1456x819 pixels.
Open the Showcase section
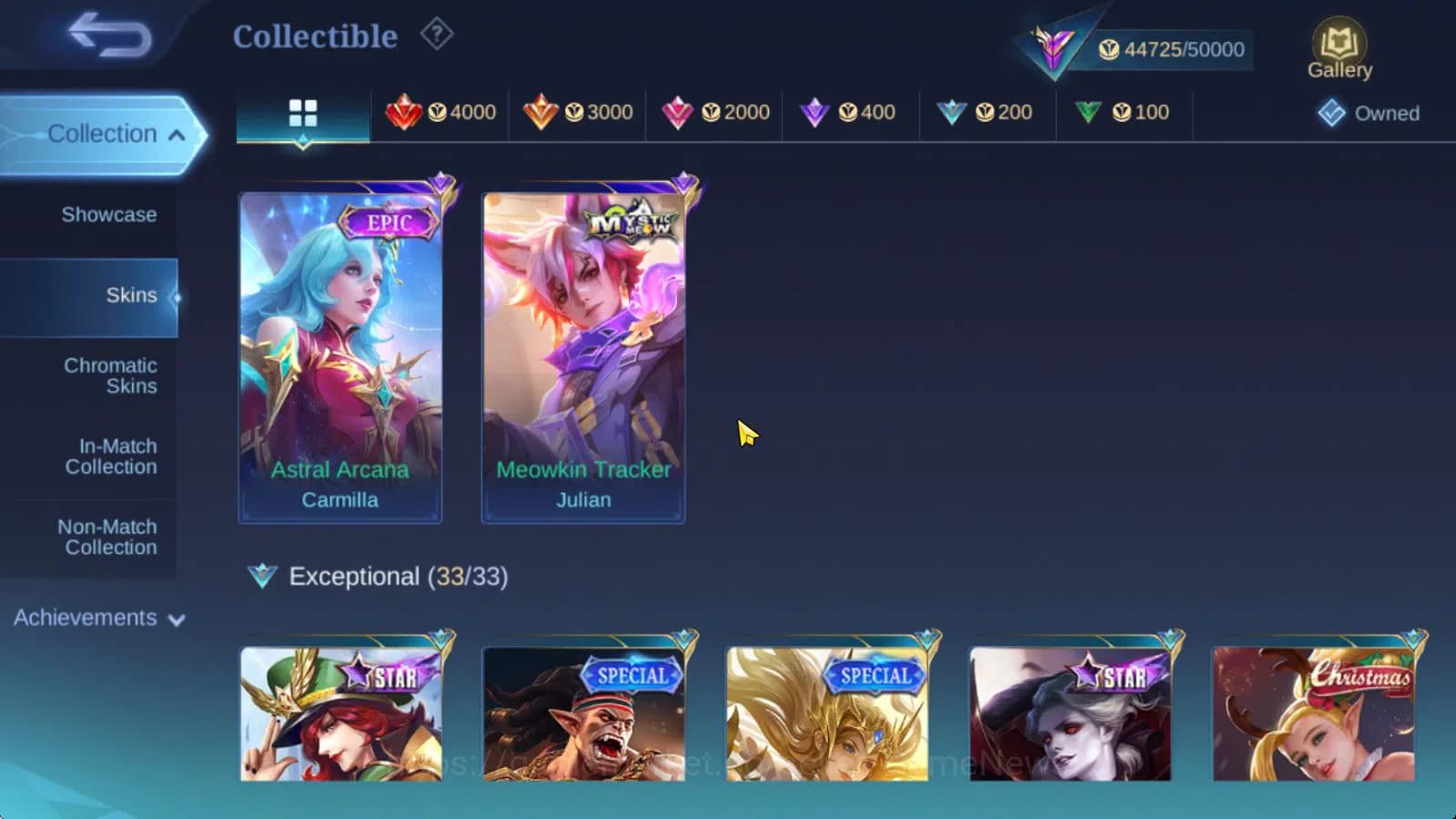(x=109, y=215)
